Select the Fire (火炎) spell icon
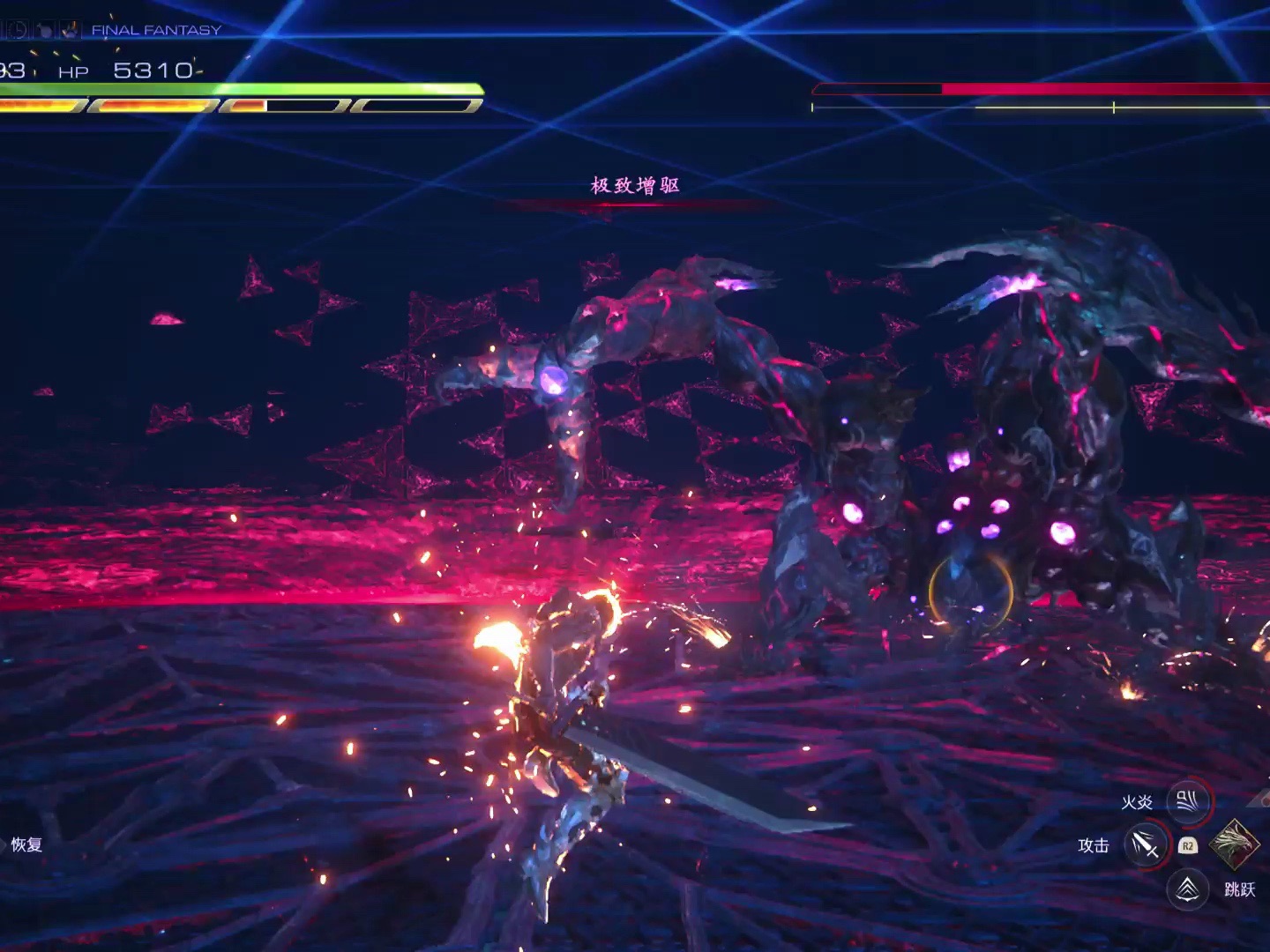The width and height of the screenshot is (1270, 952). click(x=1188, y=800)
